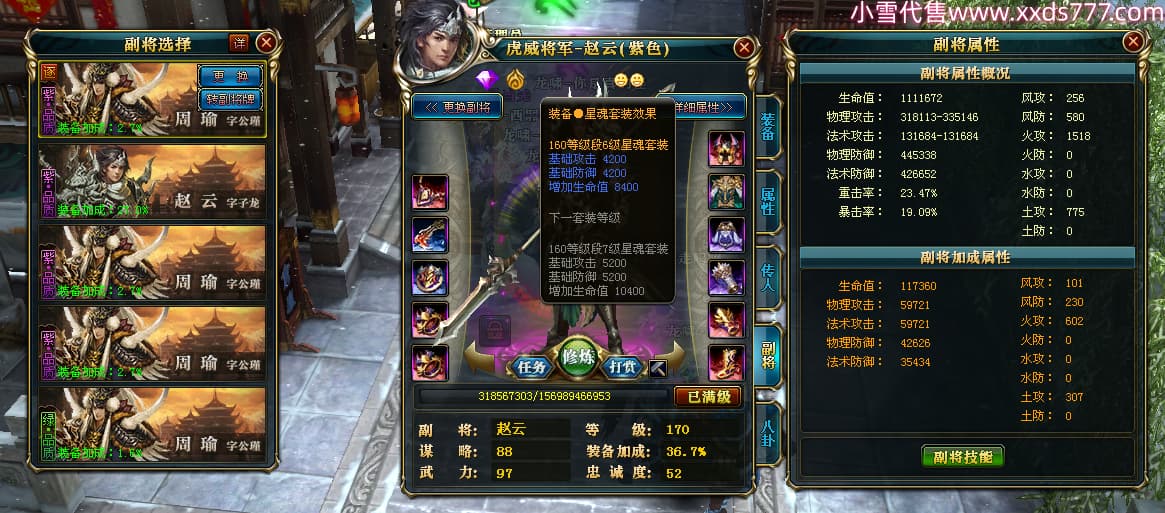
Task: Select the 赵云 字子龙 general card
Action: tap(152, 181)
